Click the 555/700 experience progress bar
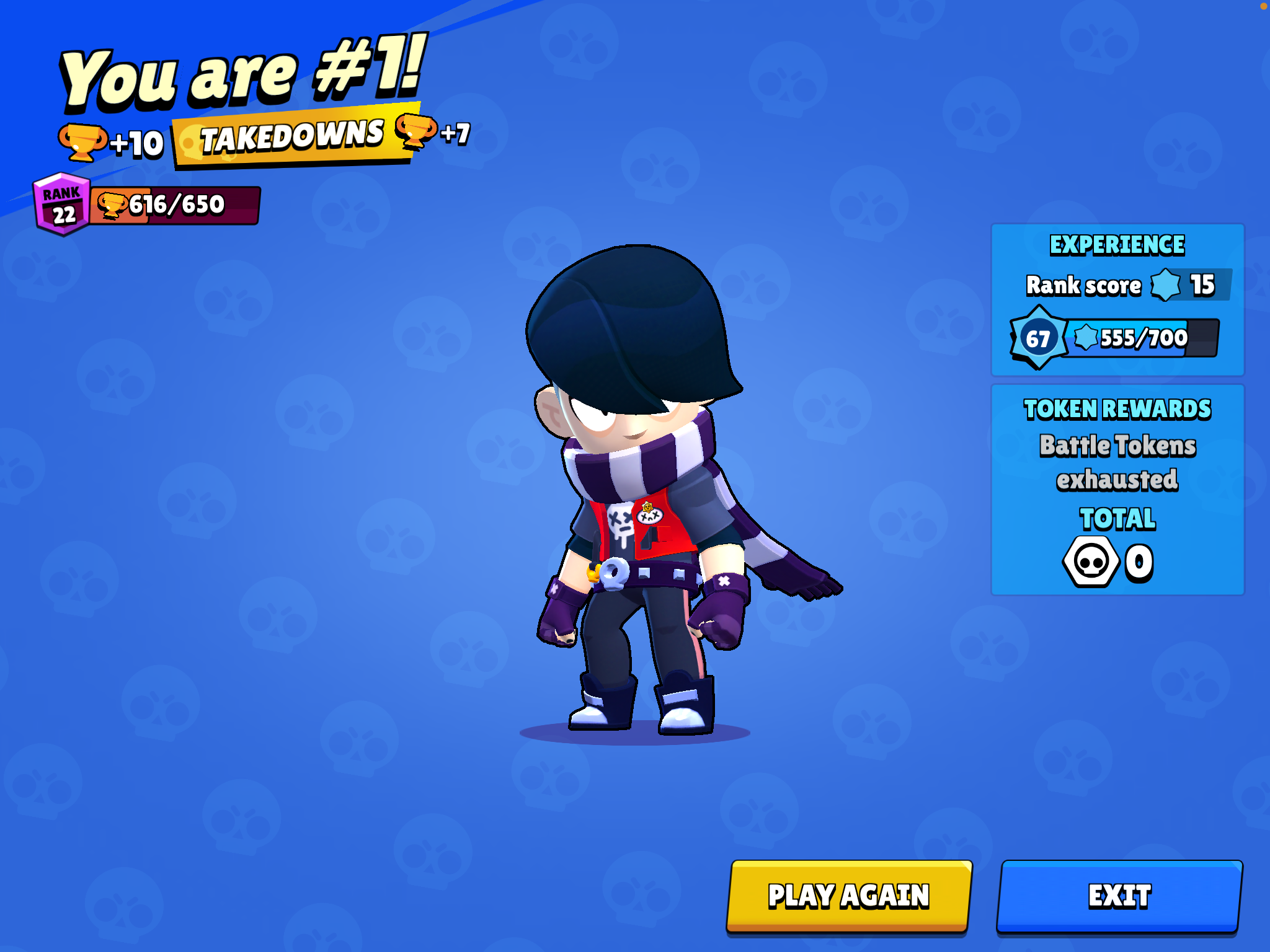The image size is (1270, 952). [x=1141, y=338]
